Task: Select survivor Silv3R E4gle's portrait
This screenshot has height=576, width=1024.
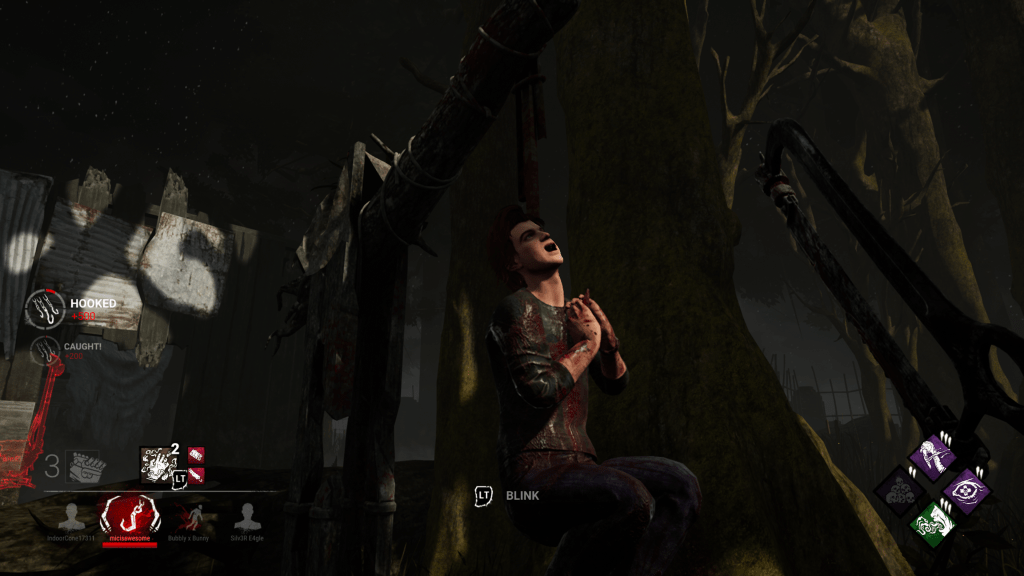Action: tap(246, 517)
